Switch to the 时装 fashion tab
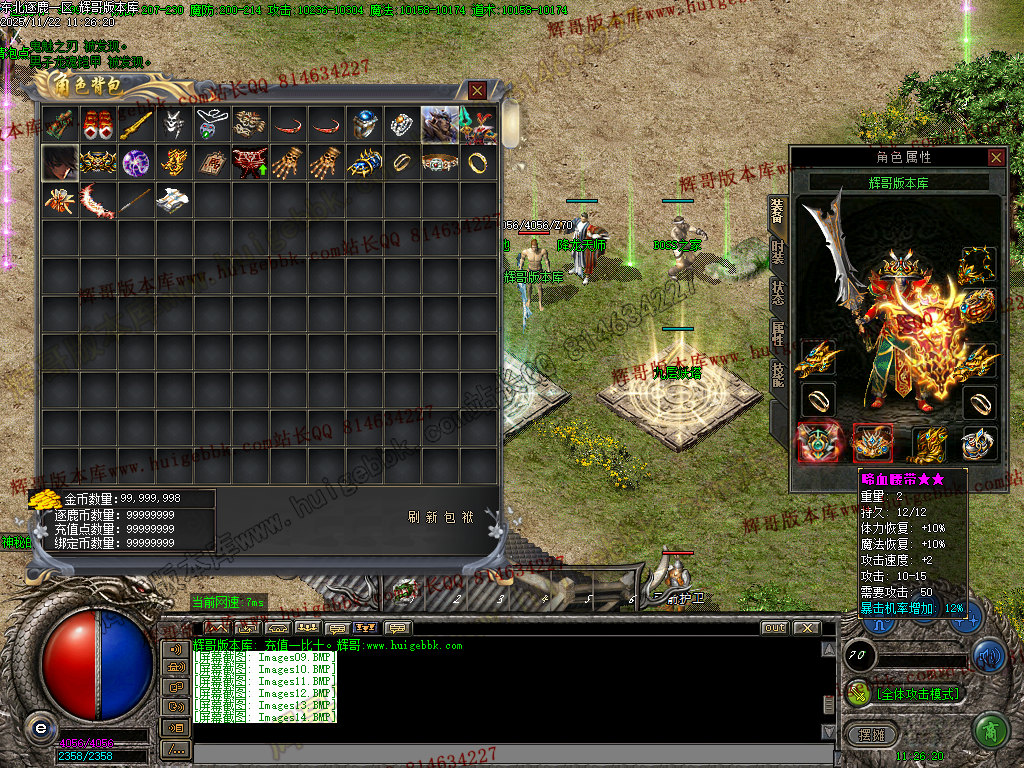This screenshot has height=768, width=1024. pyautogui.click(x=778, y=252)
